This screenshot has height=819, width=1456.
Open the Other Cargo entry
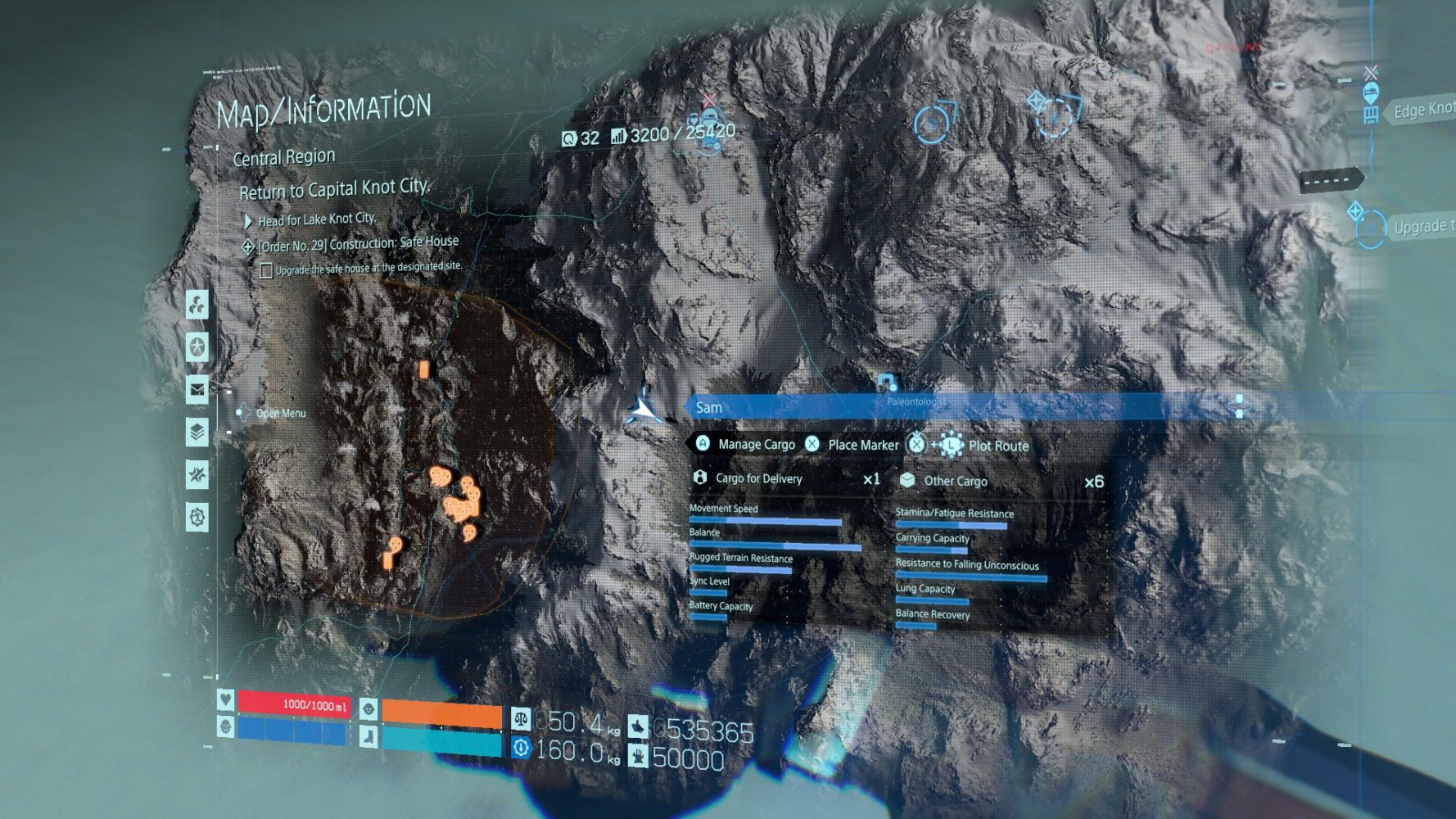pos(955,481)
